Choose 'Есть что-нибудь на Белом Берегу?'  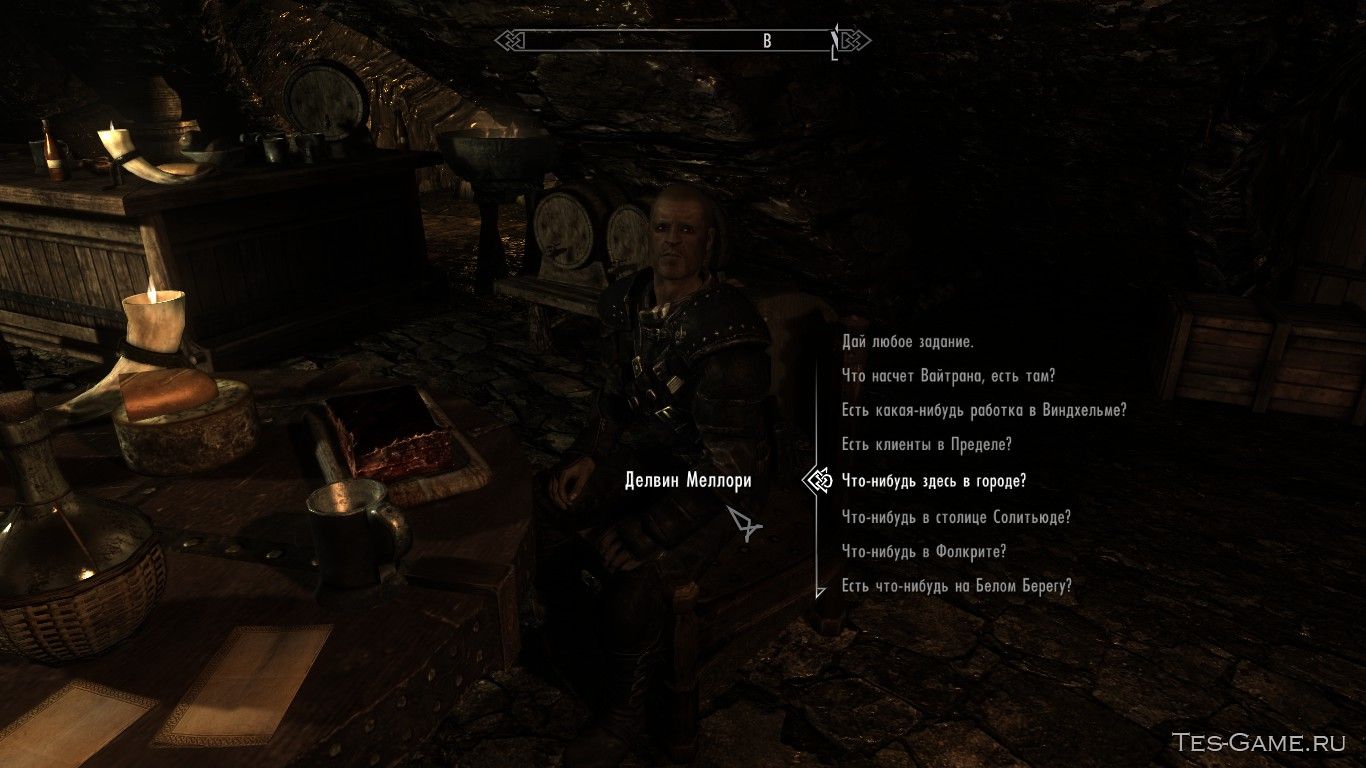point(956,584)
